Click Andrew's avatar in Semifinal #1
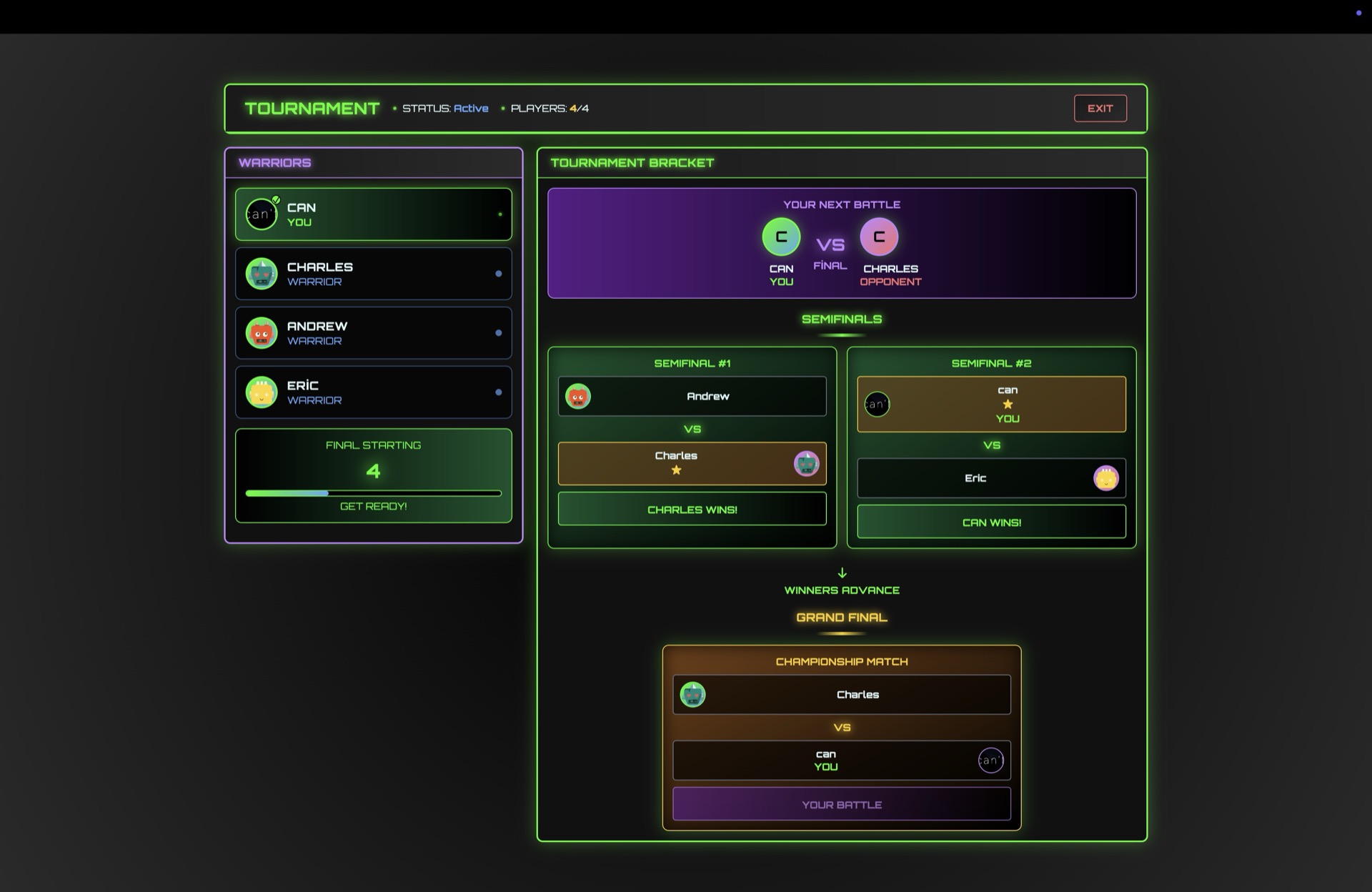1372x892 pixels. 579,397
